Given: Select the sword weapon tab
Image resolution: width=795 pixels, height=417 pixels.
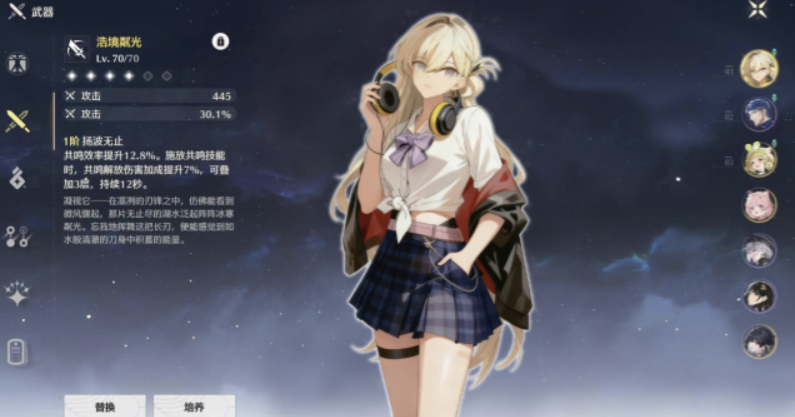Looking at the screenshot, I should [x=17, y=121].
